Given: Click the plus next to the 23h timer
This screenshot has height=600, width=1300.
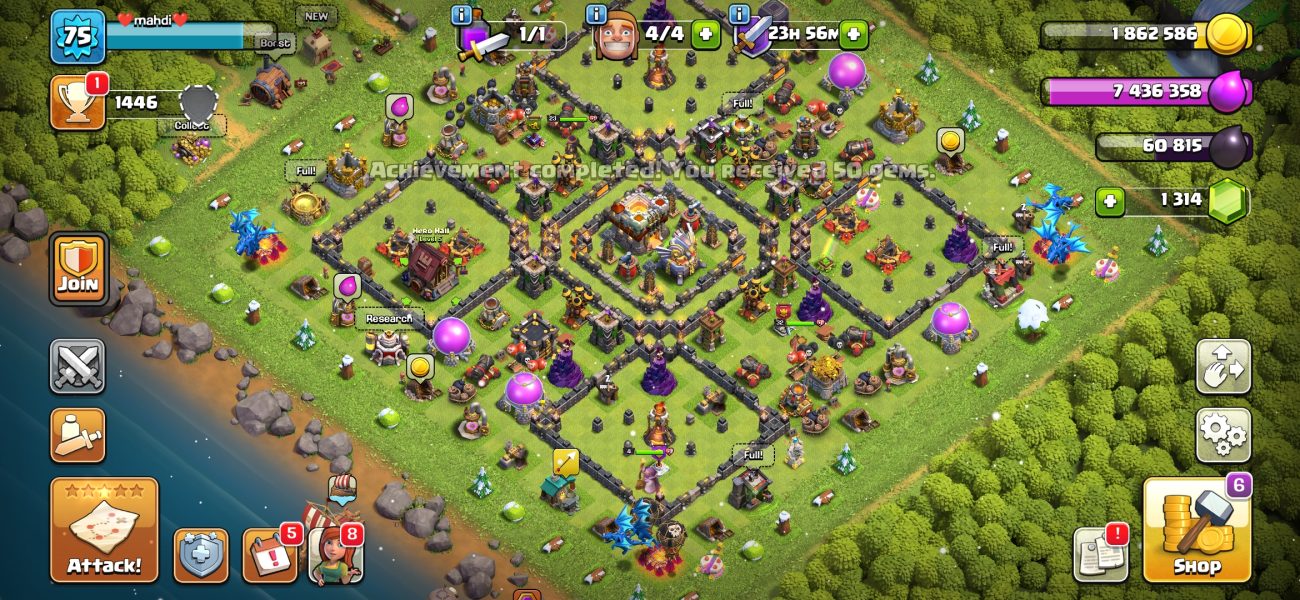Looking at the screenshot, I should point(852,34).
